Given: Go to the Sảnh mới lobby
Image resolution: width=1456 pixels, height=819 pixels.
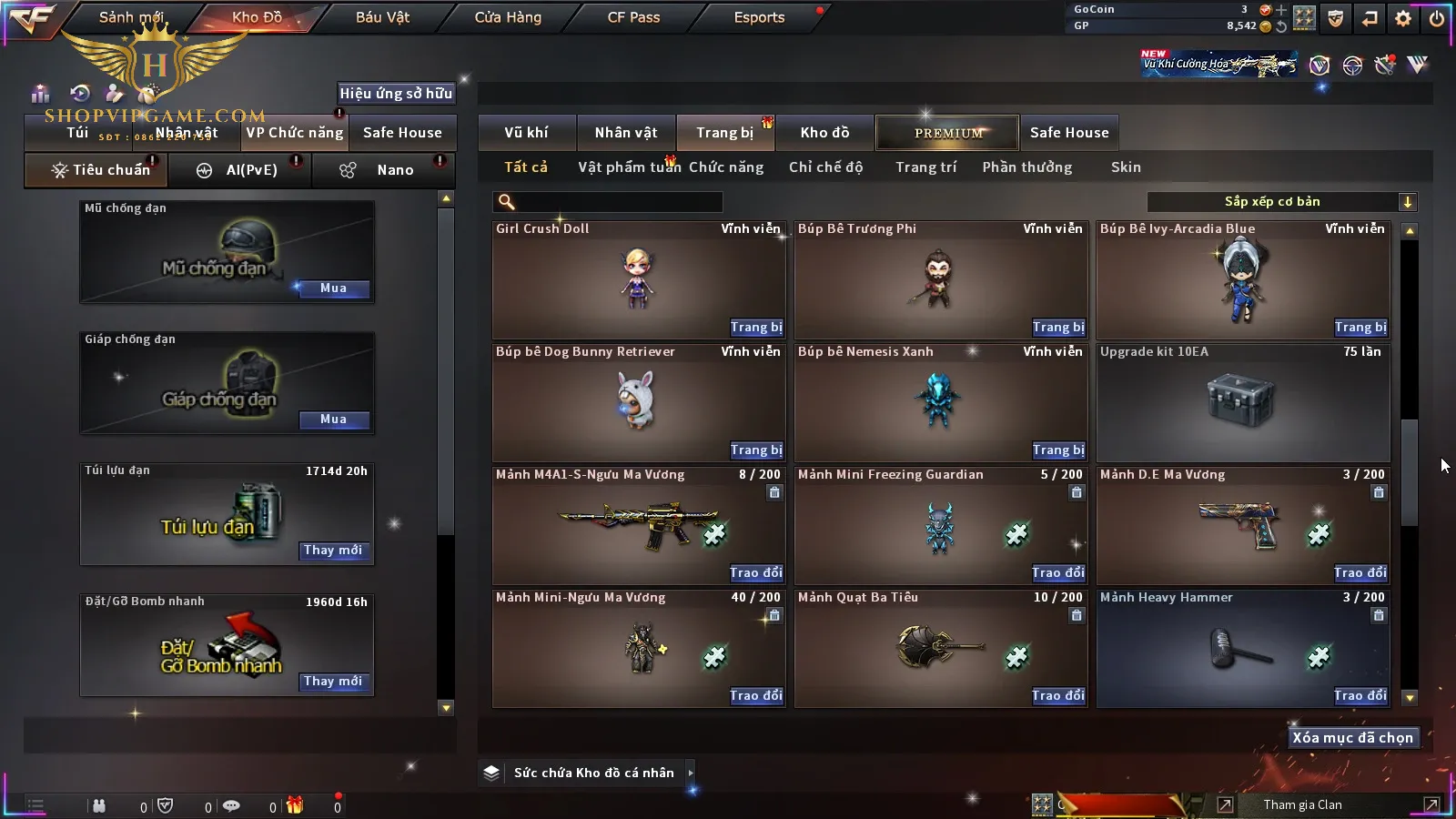Looking at the screenshot, I should point(131,17).
